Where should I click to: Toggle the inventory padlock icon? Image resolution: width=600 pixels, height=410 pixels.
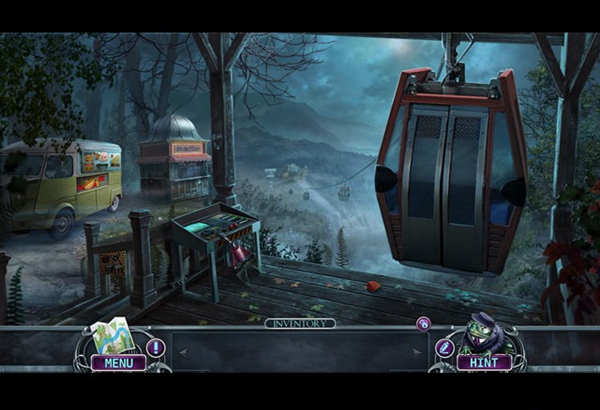(423, 324)
